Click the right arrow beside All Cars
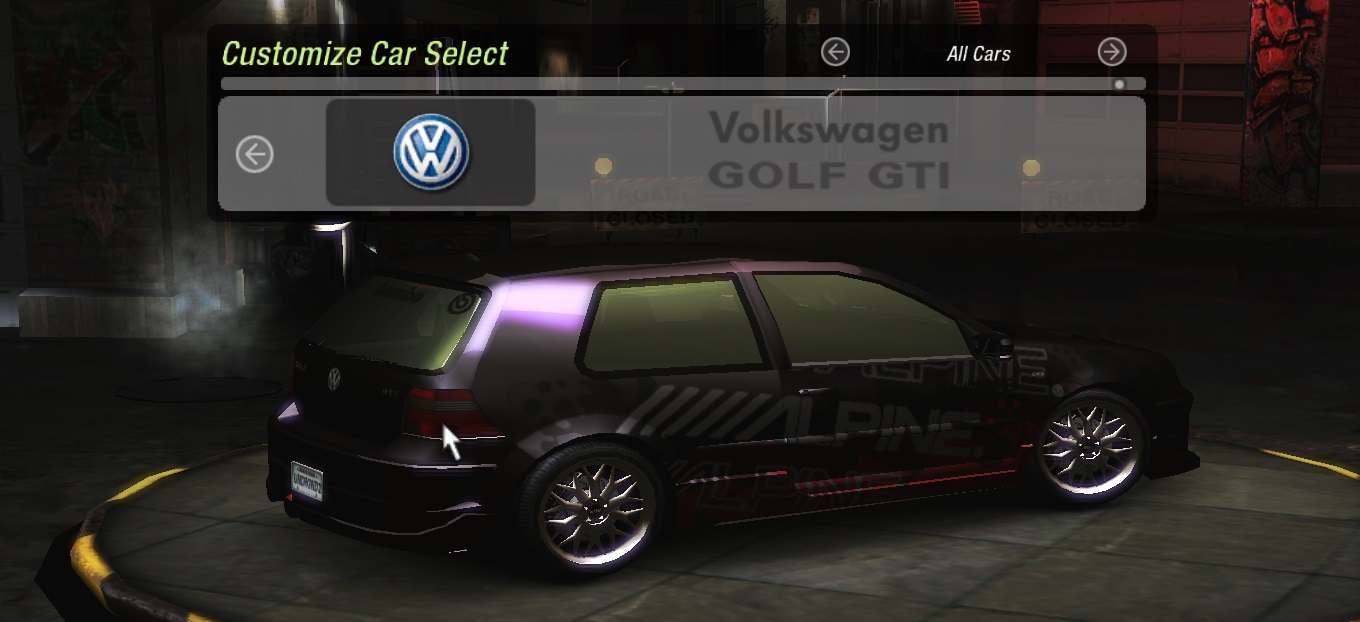 1111,52
